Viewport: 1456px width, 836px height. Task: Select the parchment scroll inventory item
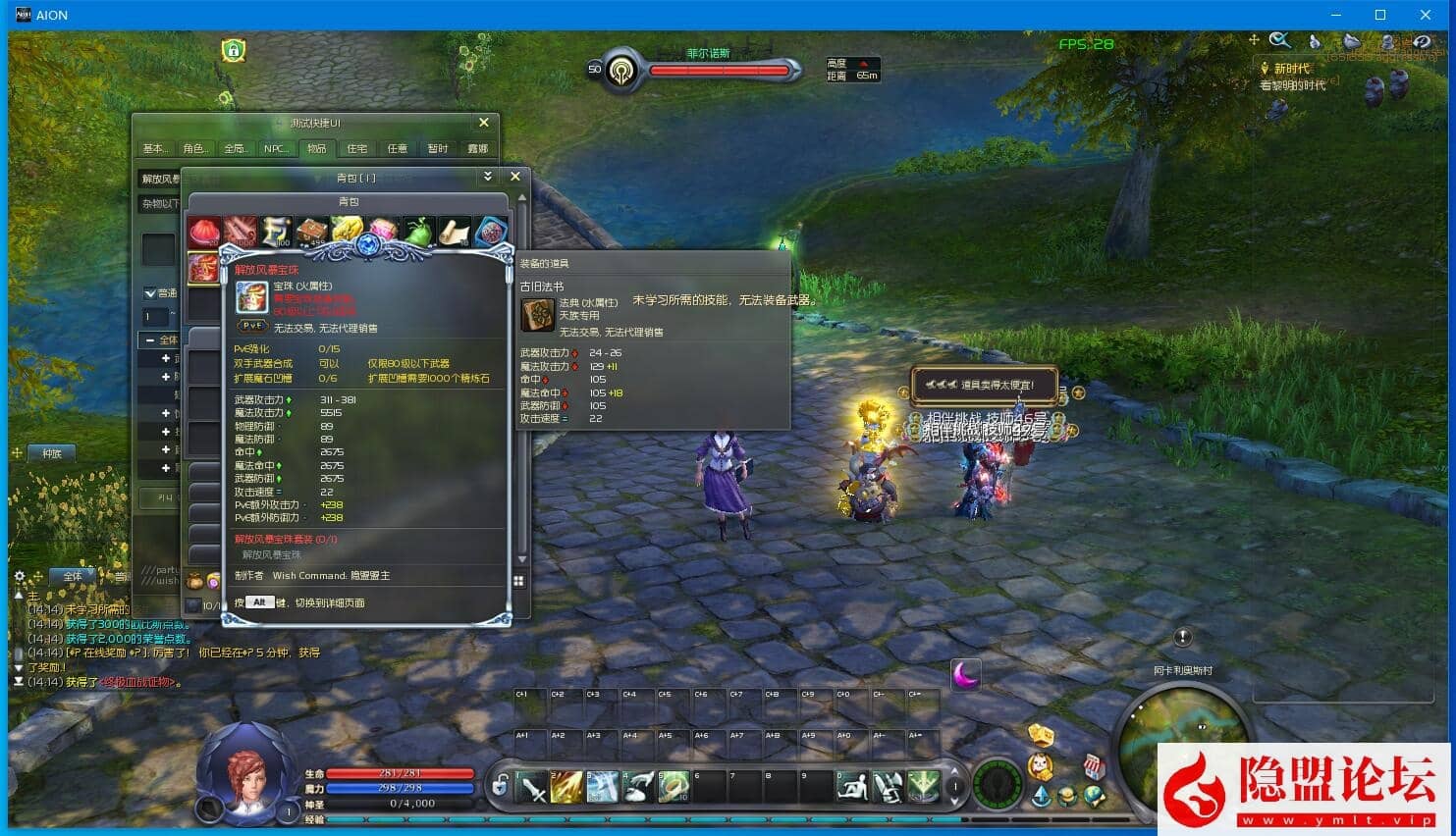[455, 233]
